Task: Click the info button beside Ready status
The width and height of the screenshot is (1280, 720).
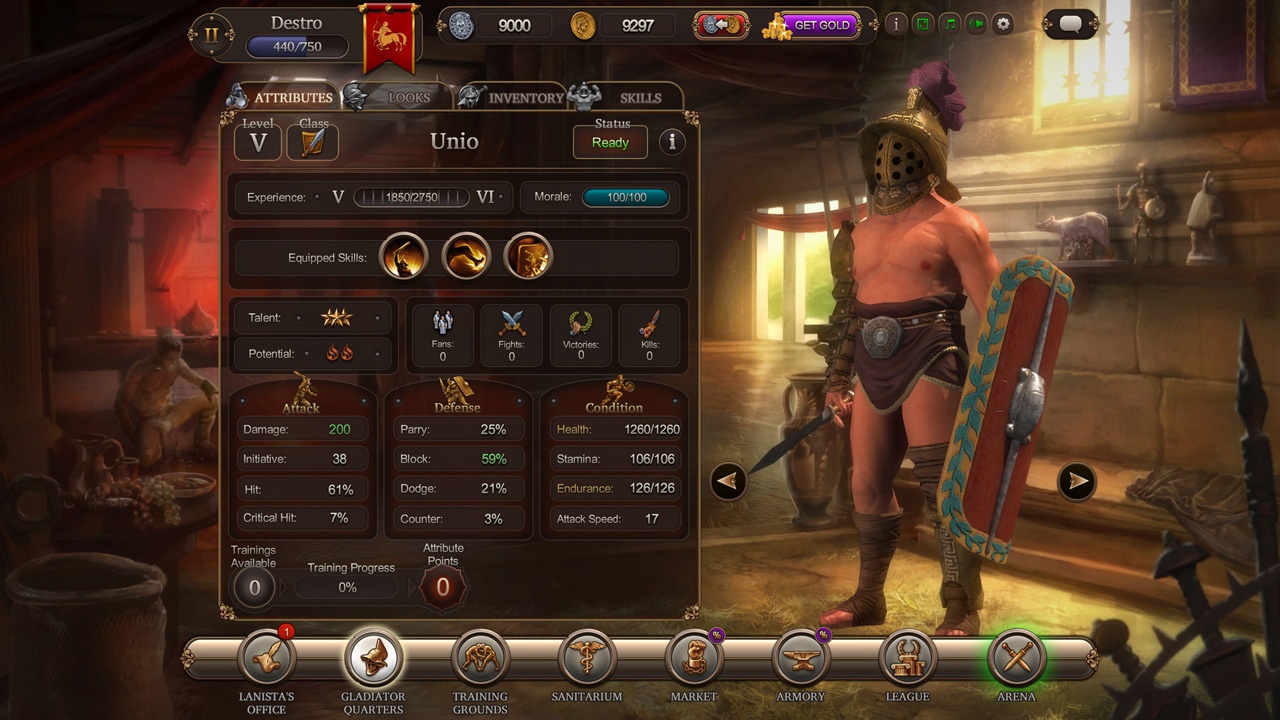Action: click(672, 142)
